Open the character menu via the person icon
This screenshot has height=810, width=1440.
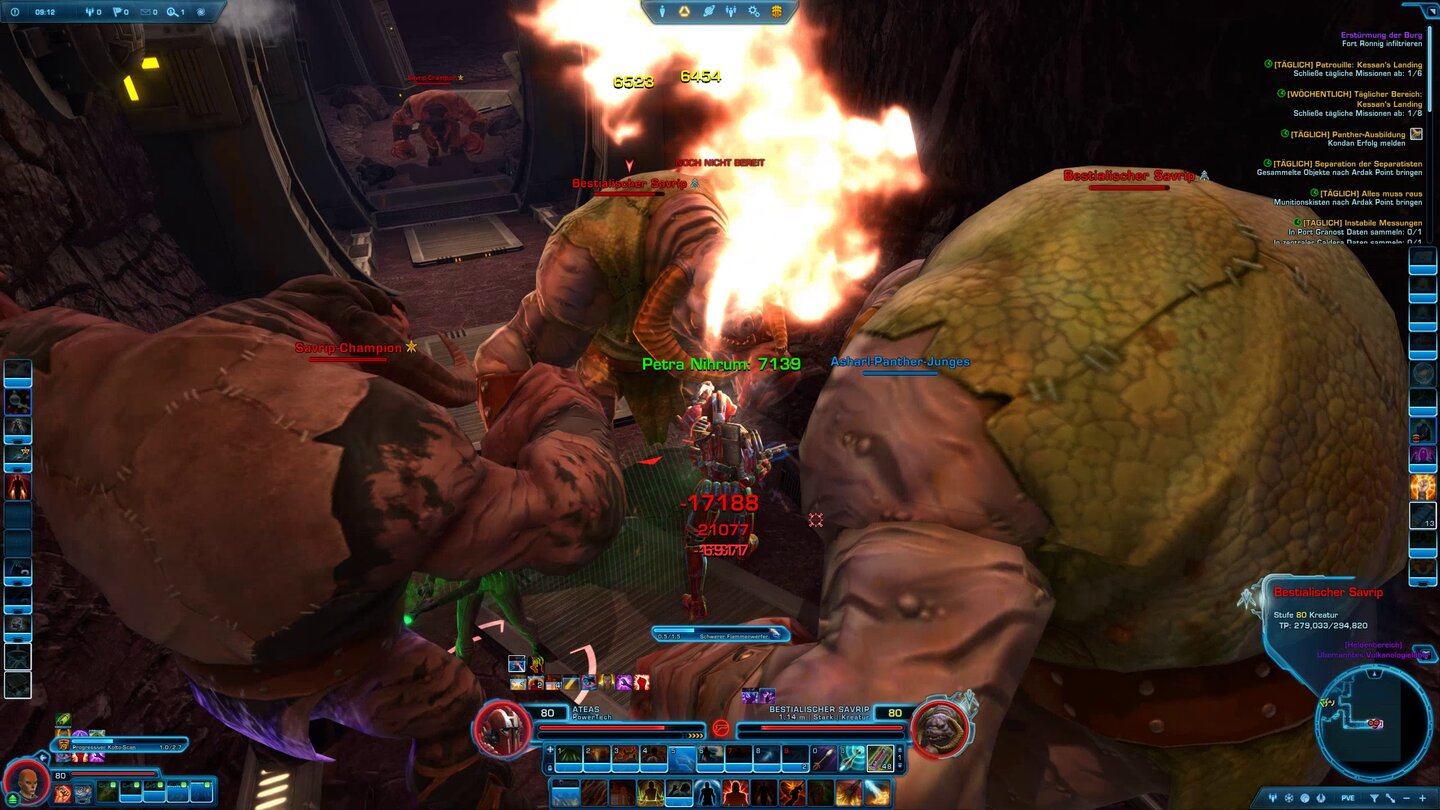coord(662,12)
